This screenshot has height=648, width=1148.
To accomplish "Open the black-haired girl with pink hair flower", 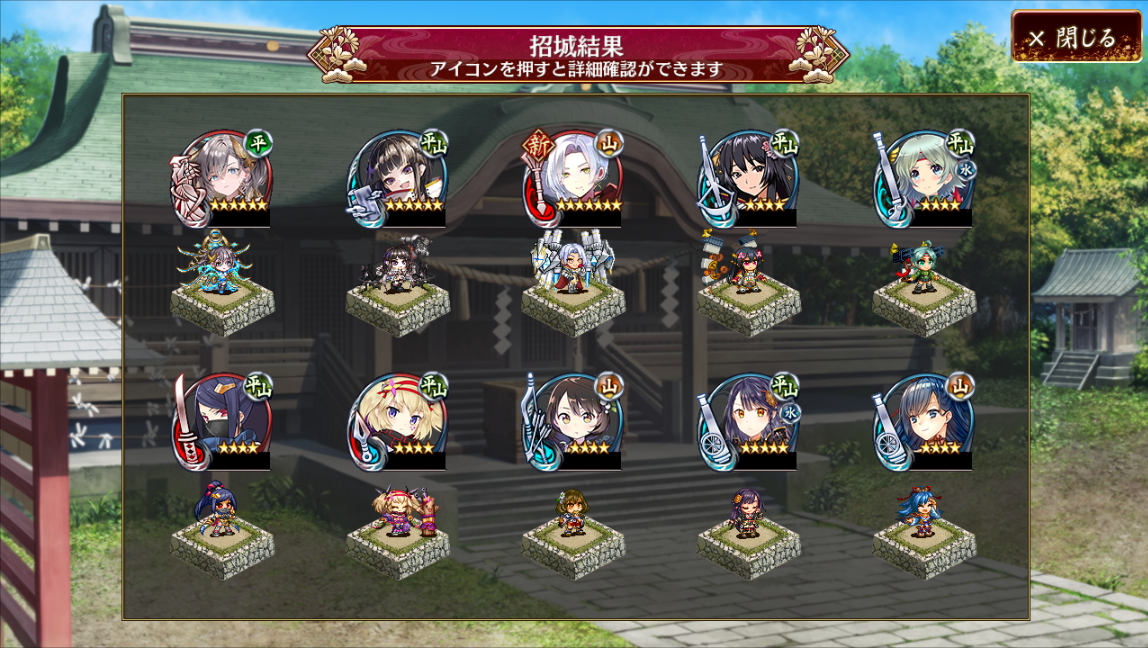I will pyautogui.click(x=749, y=180).
